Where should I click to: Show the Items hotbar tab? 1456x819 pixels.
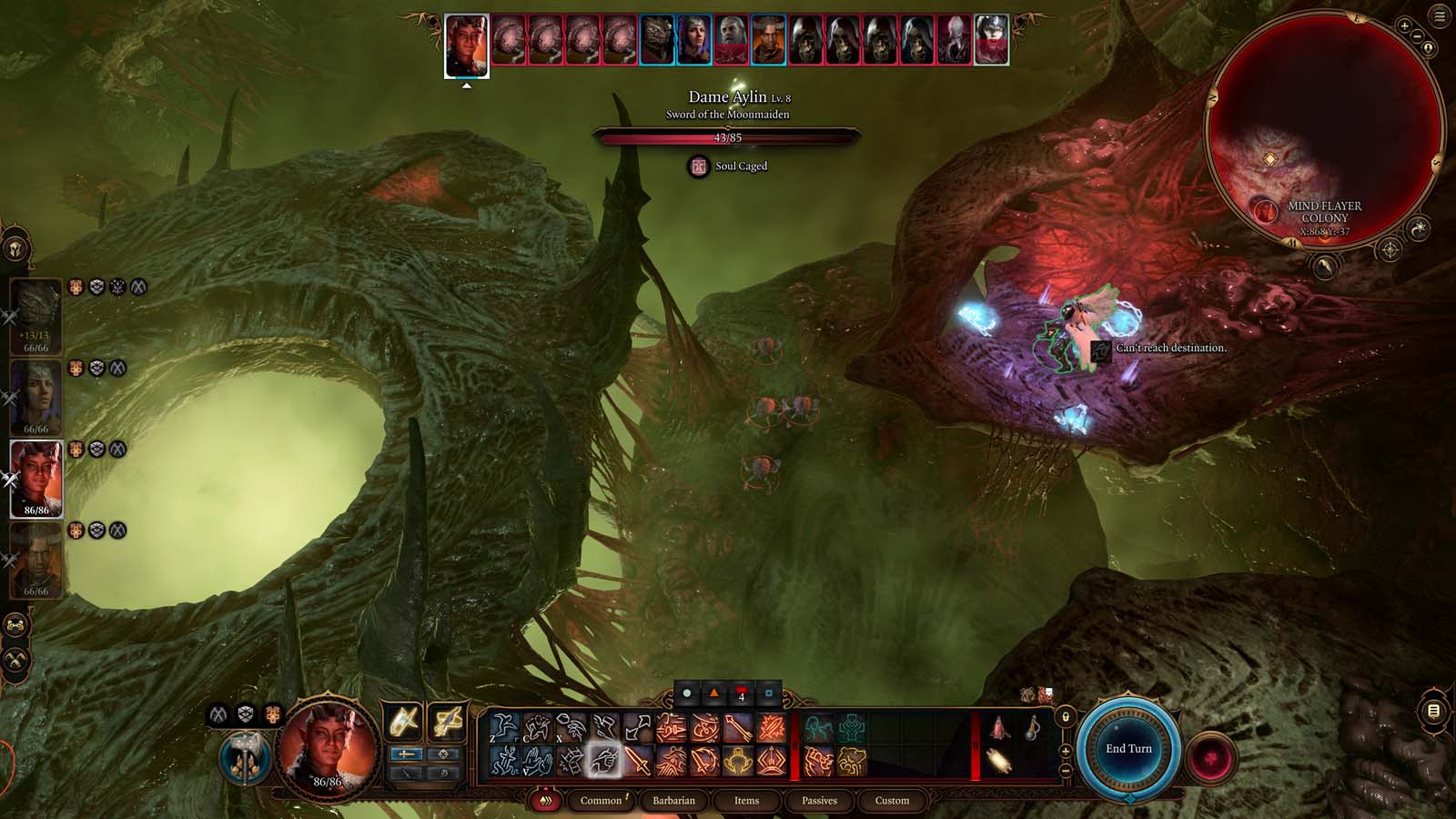(746, 801)
